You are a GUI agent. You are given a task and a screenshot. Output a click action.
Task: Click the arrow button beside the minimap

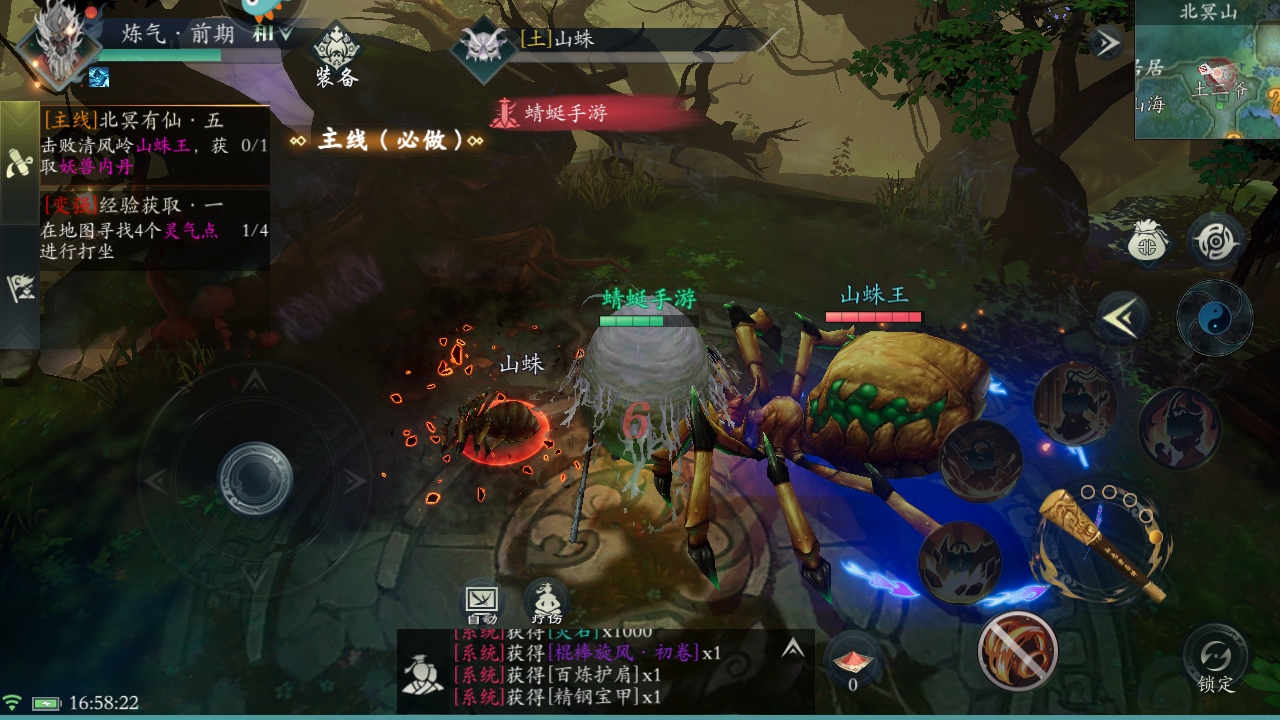click(1107, 44)
